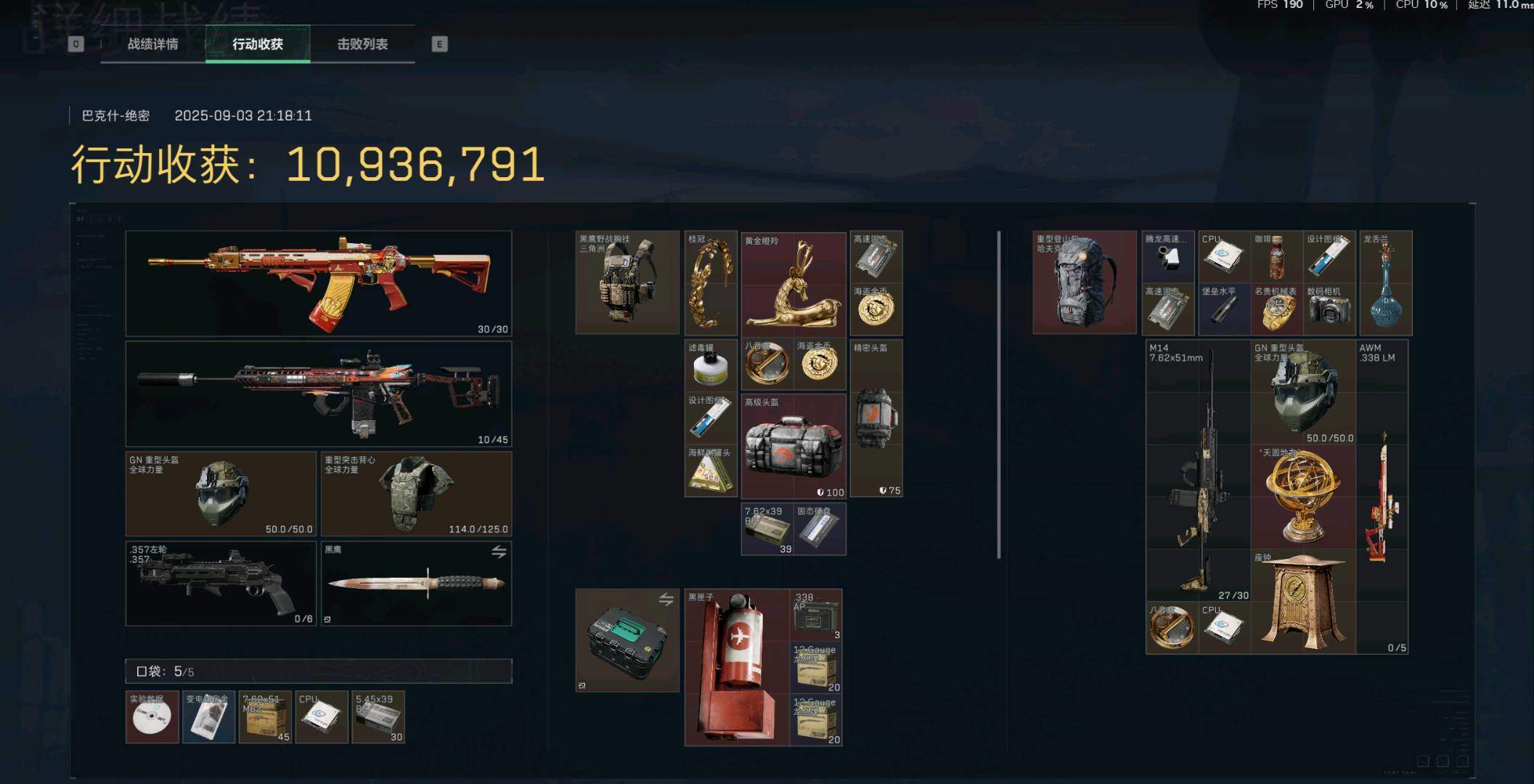Pick the 黑鹰 knife slot

pos(416,583)
